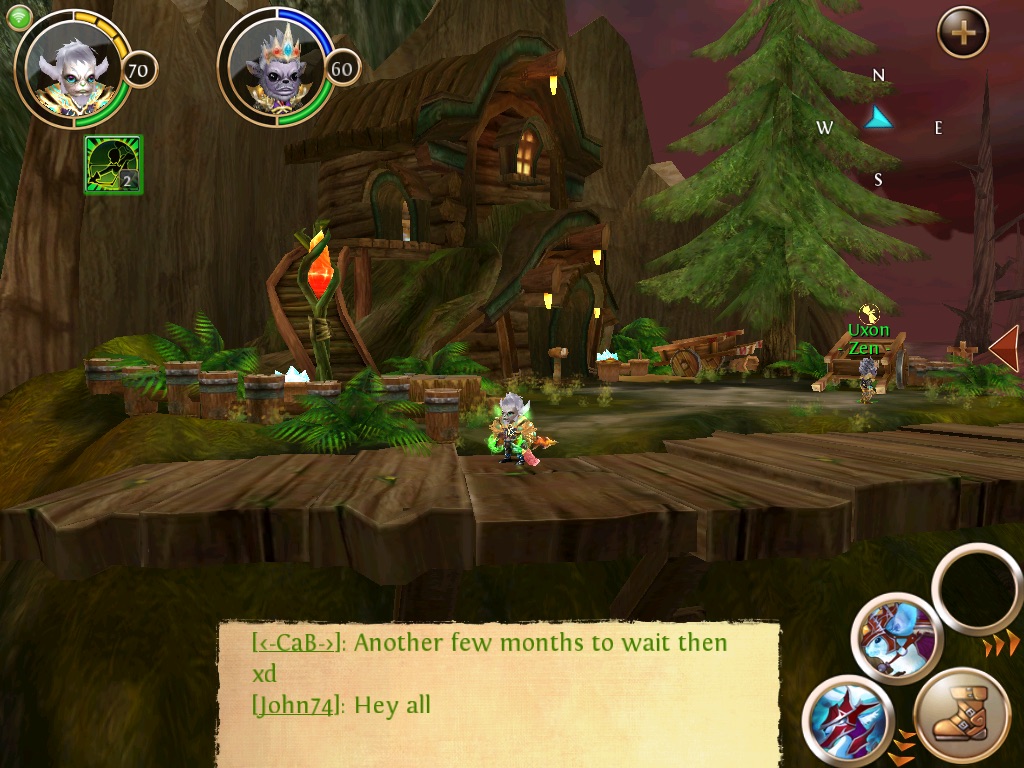Tap the green connection status icon
This screenshot has width=1024, height=768.
(19, 18)
